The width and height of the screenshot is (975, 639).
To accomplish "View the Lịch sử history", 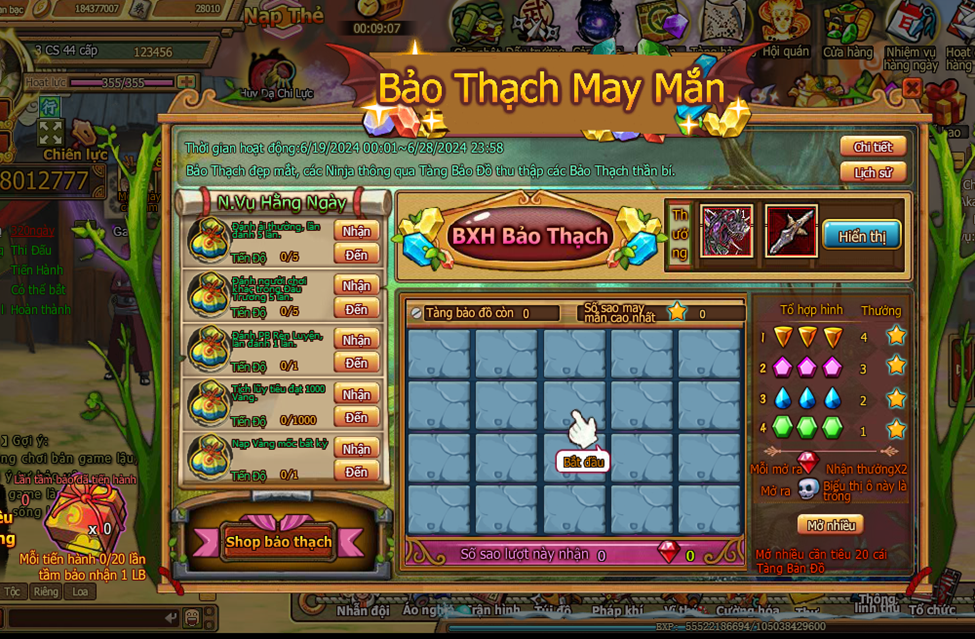I will tap(872, 172).
